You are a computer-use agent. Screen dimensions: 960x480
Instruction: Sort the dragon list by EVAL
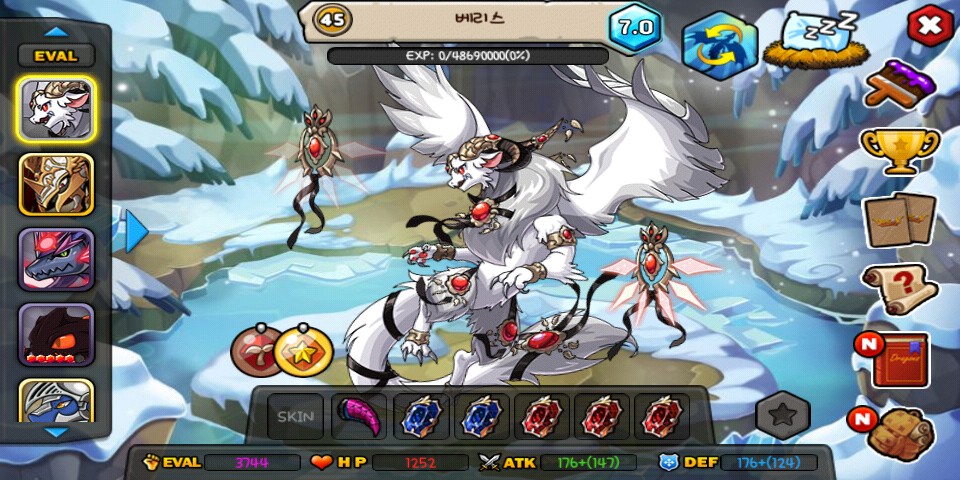click(56, 56)
